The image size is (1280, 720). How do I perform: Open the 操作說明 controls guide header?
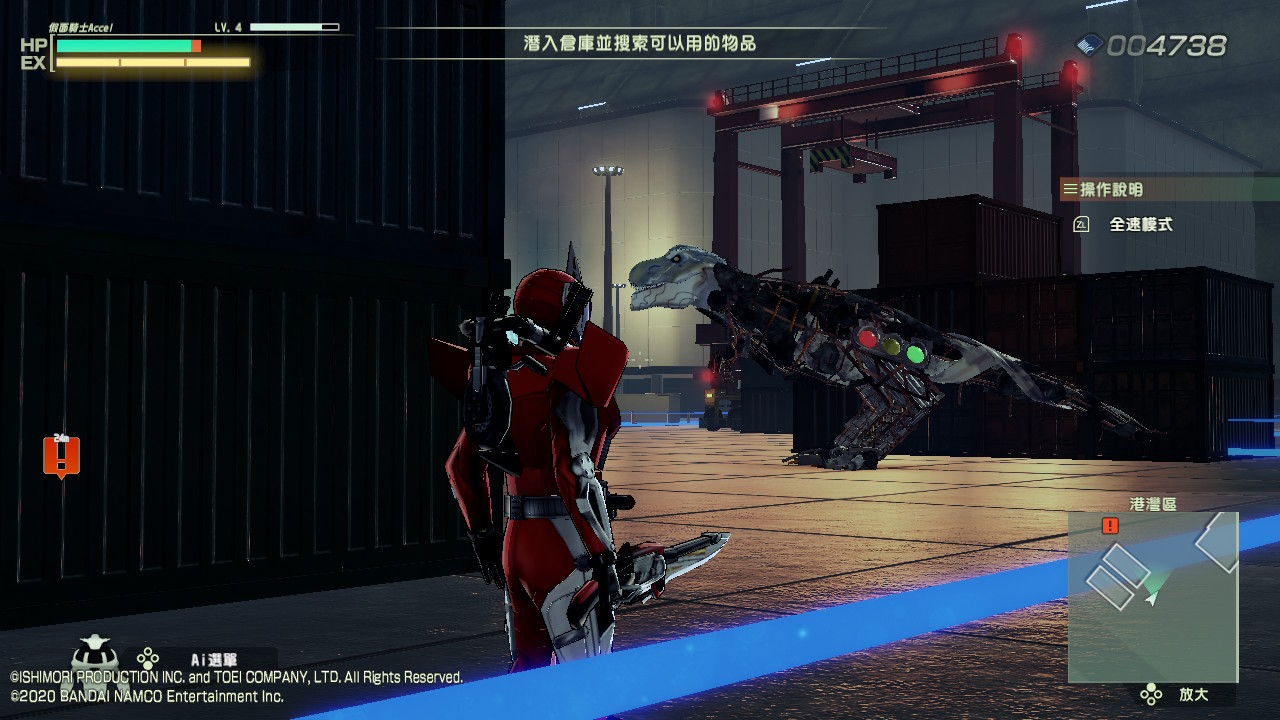click(1111, 189)
